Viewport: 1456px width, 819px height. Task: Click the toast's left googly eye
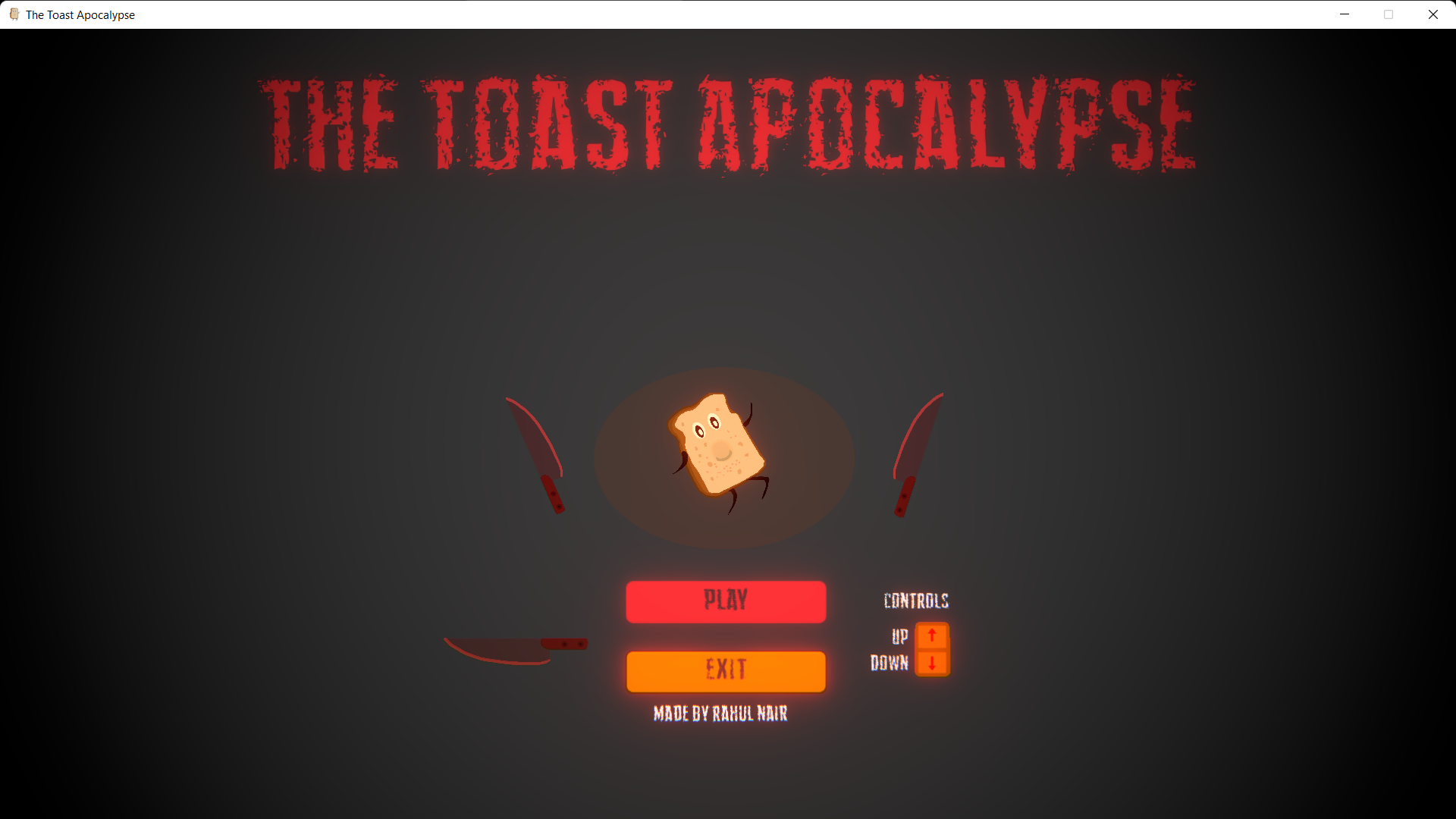(x=701, y=432)
